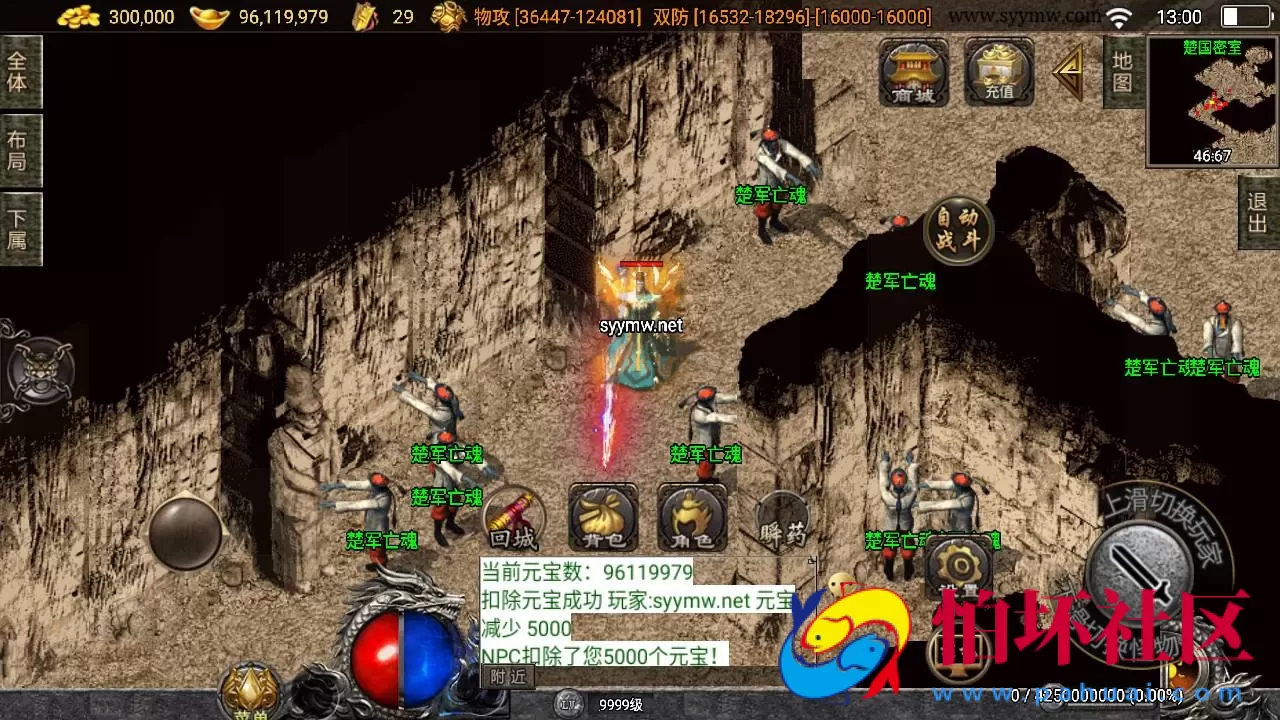Open the 商城 mall shop icon
Screen dimensions: 1280x720
(x=911, y=72)
